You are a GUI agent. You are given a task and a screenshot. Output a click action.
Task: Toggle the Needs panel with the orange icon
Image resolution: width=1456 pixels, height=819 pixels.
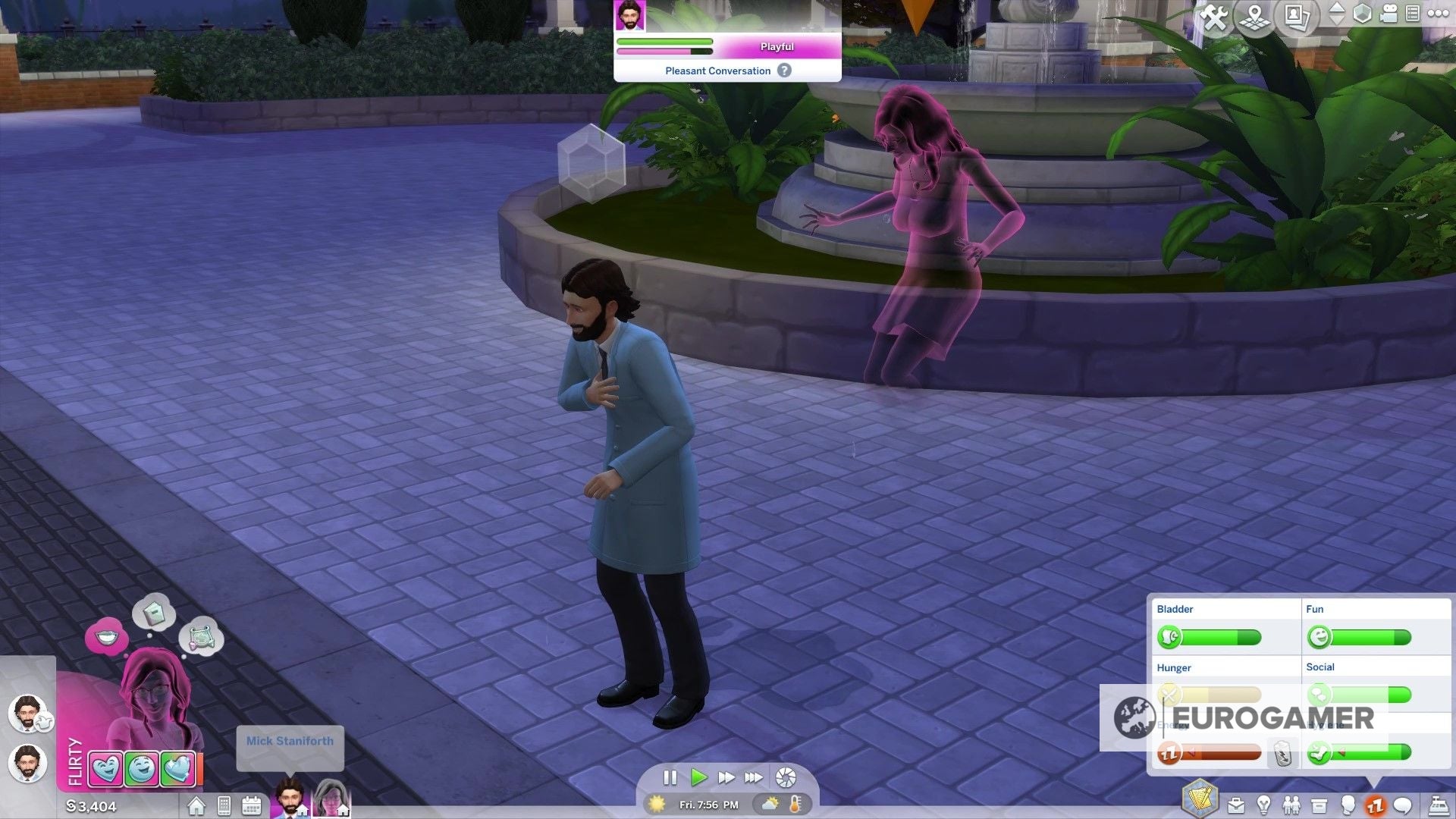[1374, 804]
